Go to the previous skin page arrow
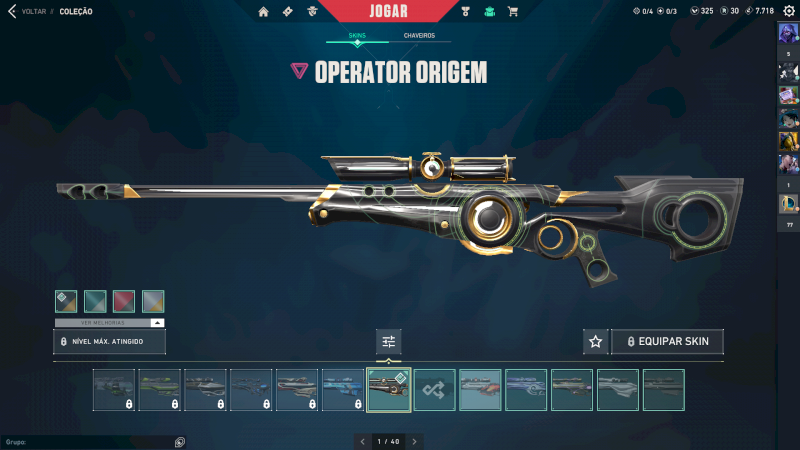 (x=364, y=441)
